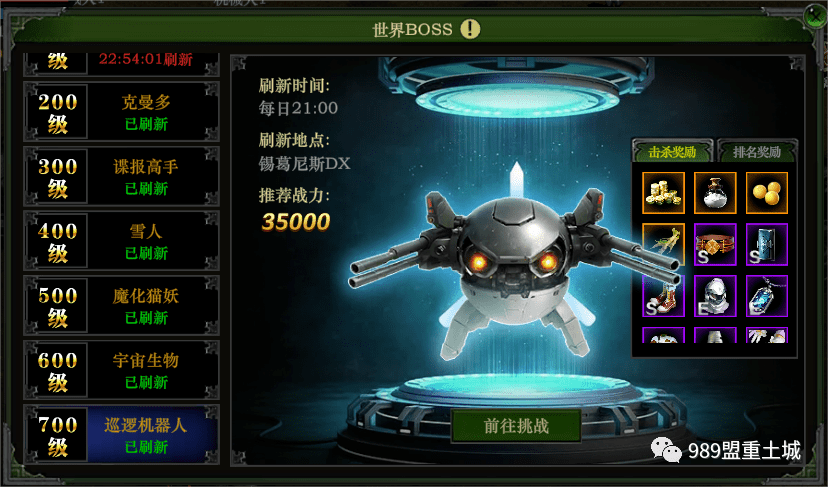Select the level 400 雪人 boss

click(121, 242)
